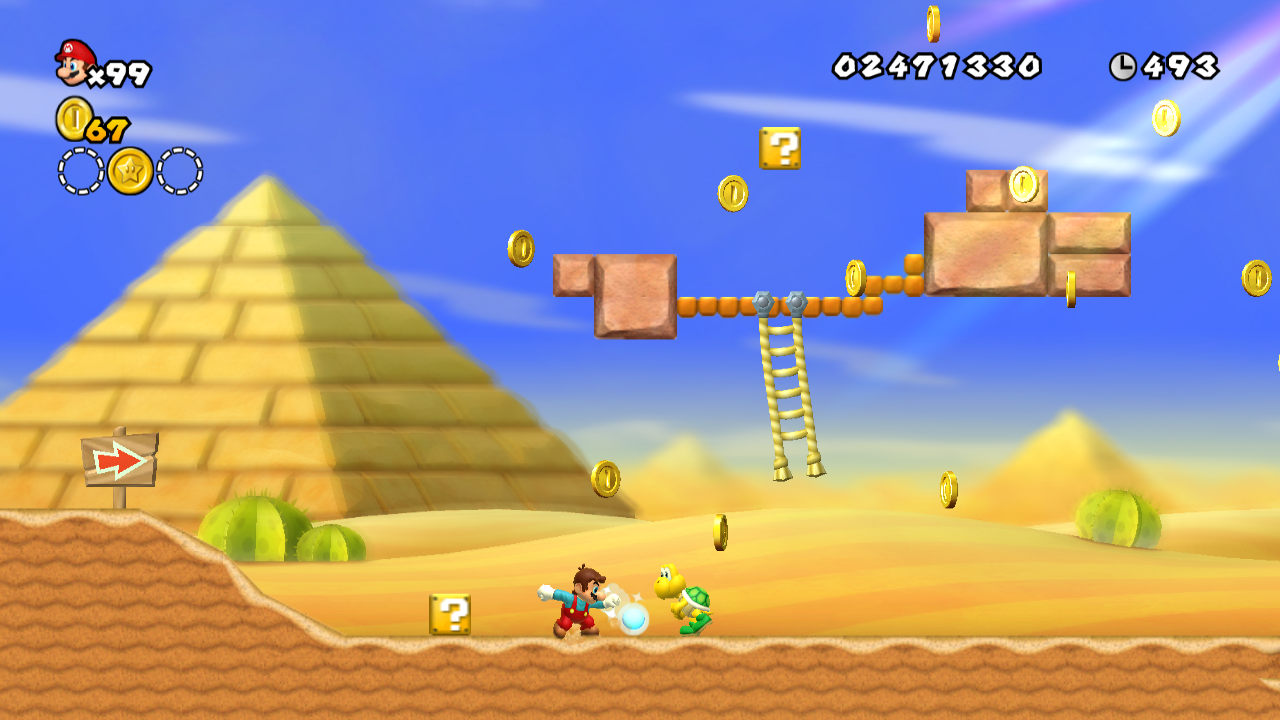This screenshot has width=1280, height=720.
Task: Toggle the first empty star coin slot
Action: [77, 169]
